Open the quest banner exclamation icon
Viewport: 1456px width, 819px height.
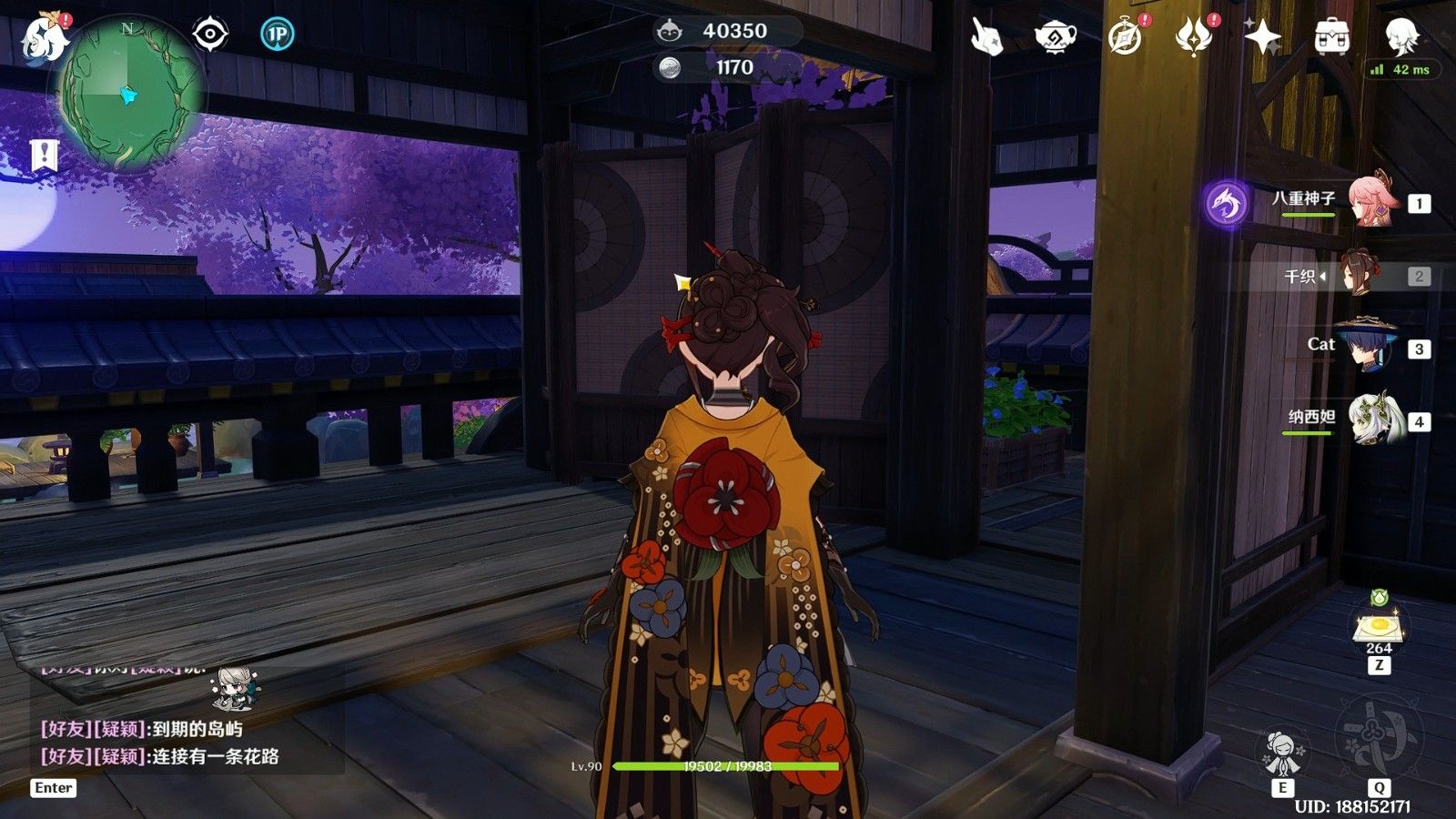point(43,155)
